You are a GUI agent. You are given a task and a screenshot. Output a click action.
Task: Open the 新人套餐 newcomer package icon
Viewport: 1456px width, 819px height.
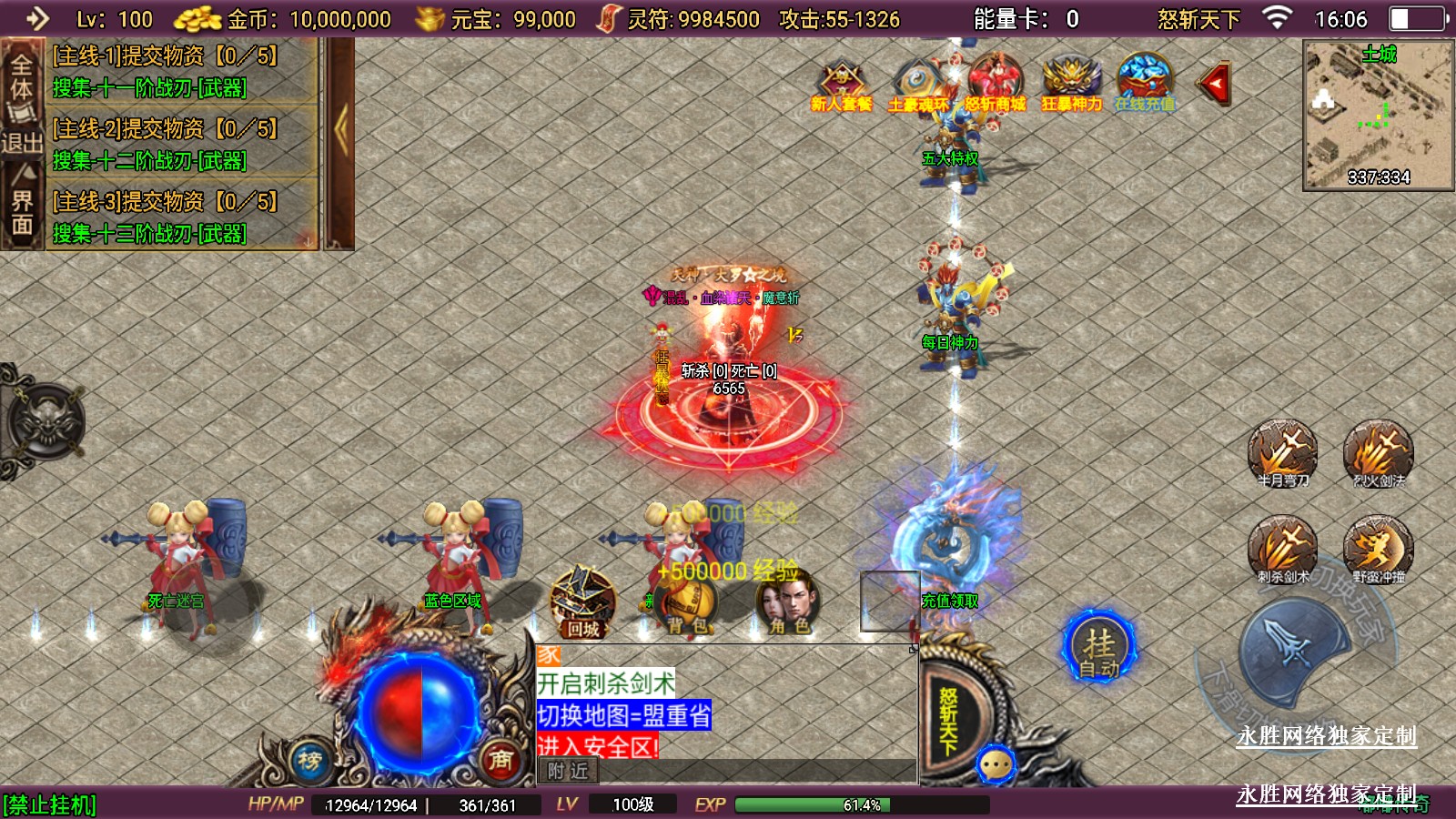842,84
